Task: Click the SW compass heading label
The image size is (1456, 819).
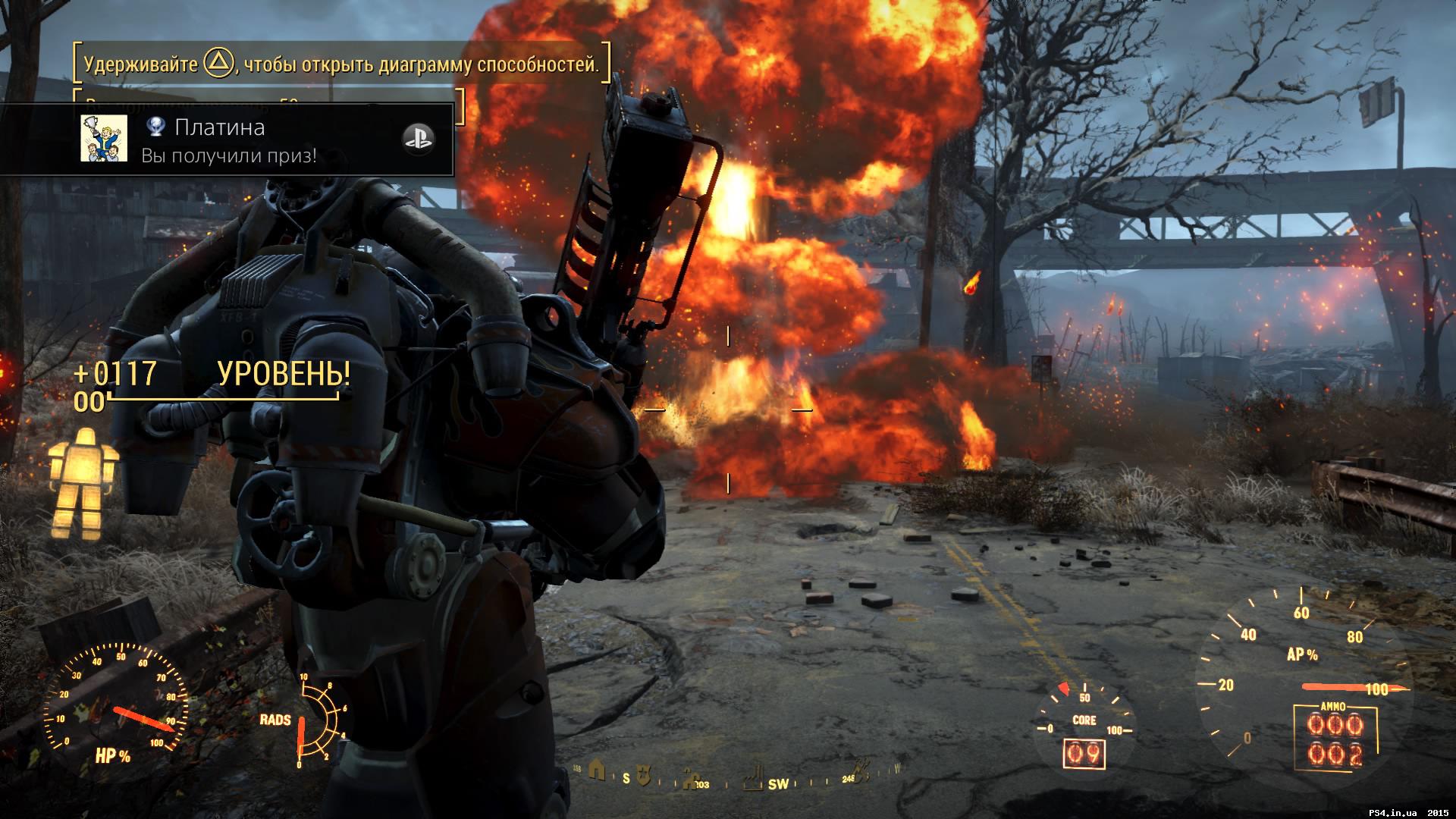Action: tap(779, 784)
